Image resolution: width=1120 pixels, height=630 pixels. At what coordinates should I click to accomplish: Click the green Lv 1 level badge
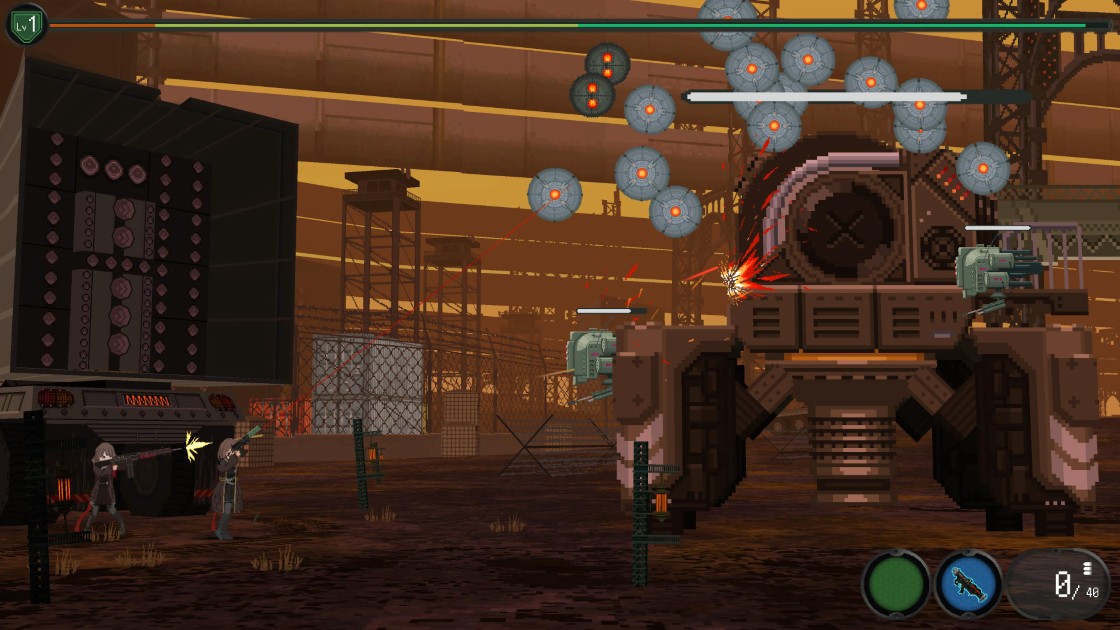[x=26, y=24]
